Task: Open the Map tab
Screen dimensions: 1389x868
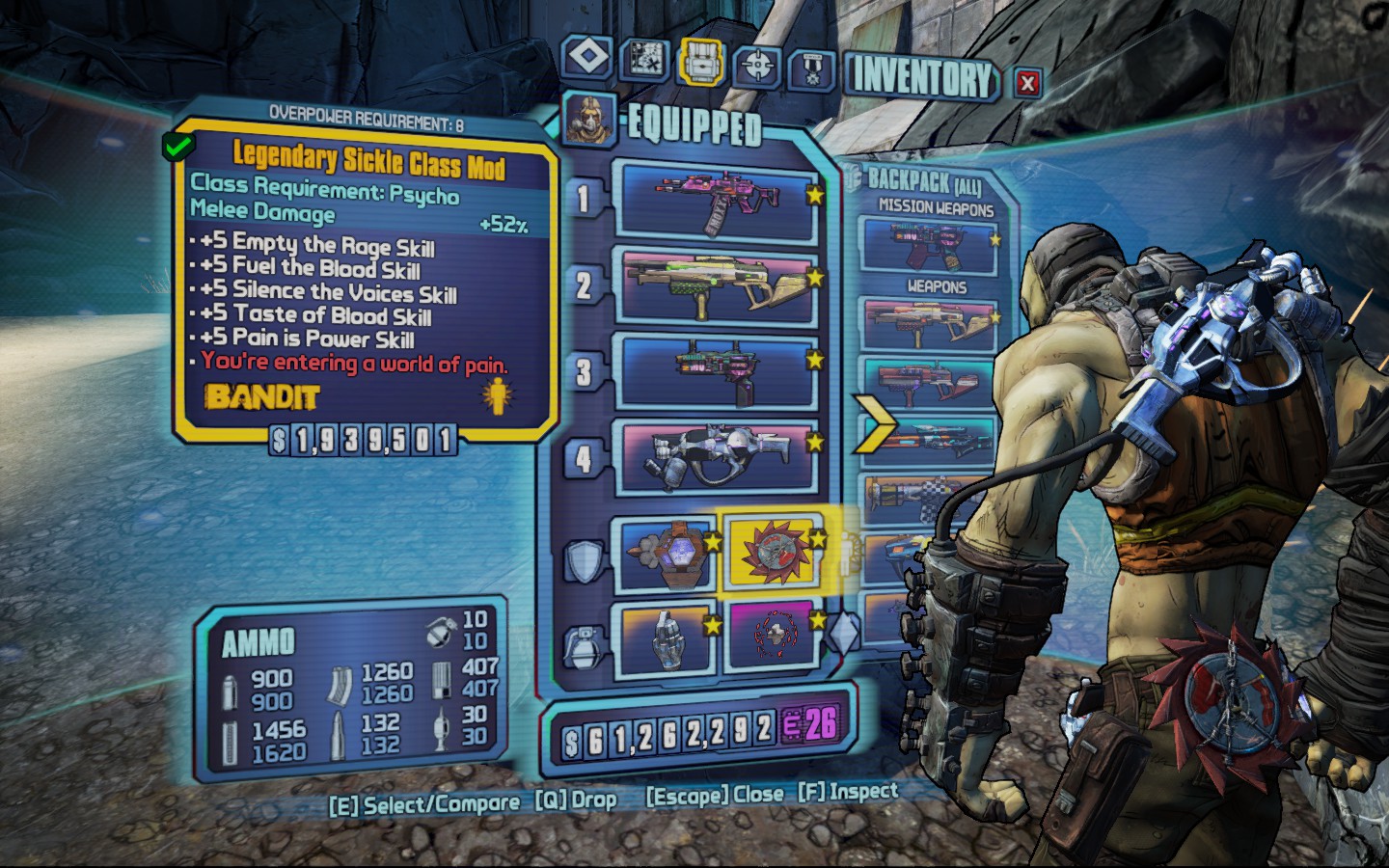Action: pos(643,61)
